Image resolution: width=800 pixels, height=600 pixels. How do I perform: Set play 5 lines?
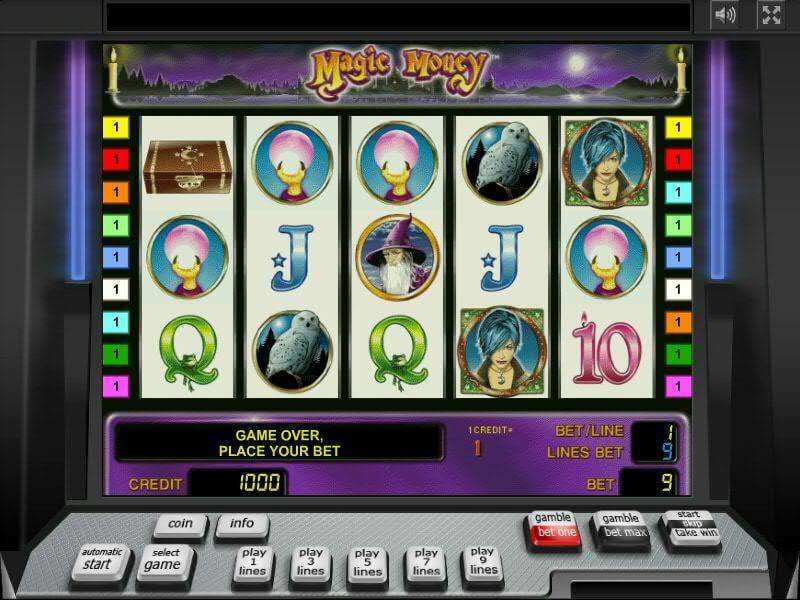click(x=367, y=561)
